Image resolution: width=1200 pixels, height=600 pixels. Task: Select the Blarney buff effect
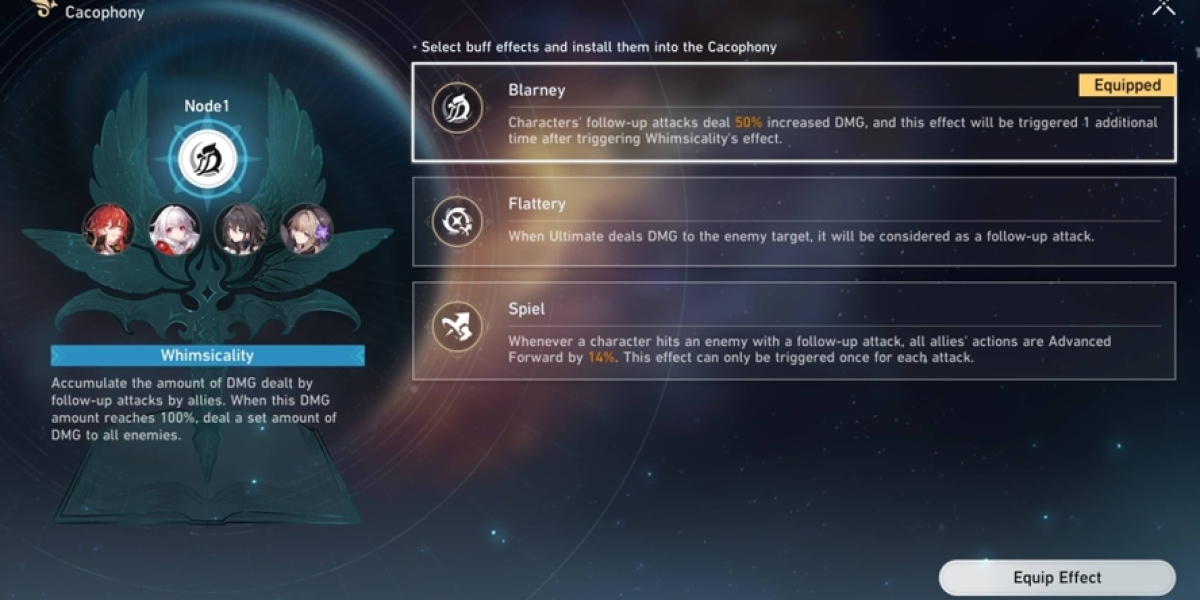point(792,112)
